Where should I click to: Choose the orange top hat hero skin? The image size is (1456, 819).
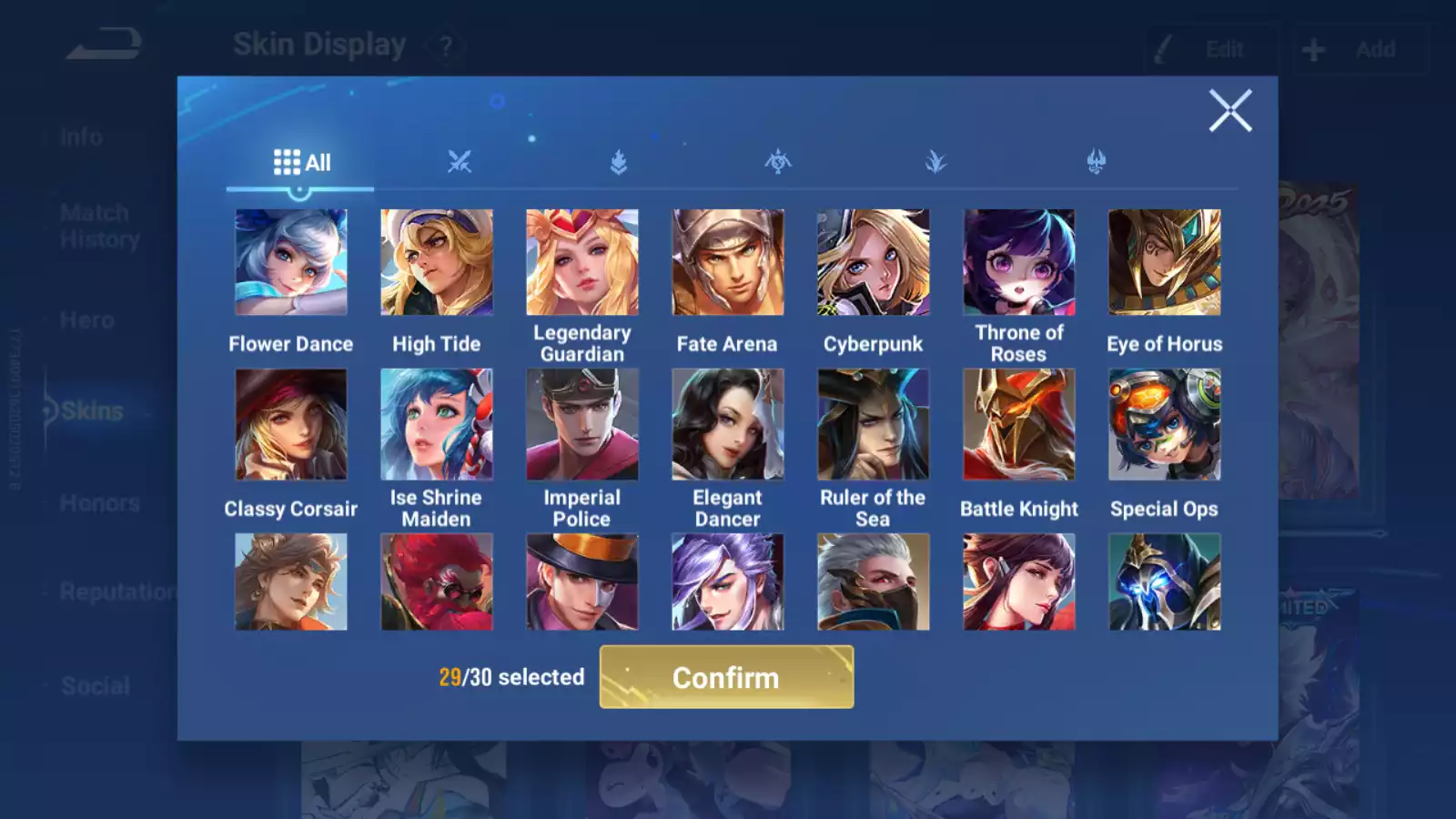tap(582, 582)
